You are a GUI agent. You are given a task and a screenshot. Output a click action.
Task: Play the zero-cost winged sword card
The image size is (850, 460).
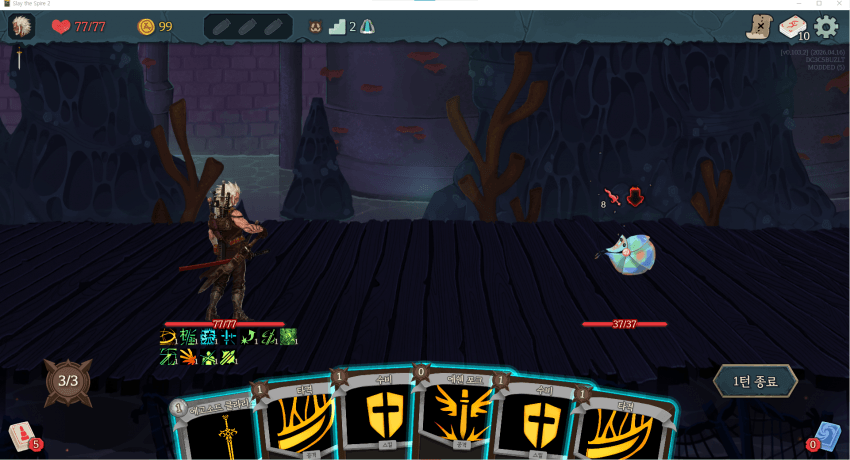[x=456, y=415]
